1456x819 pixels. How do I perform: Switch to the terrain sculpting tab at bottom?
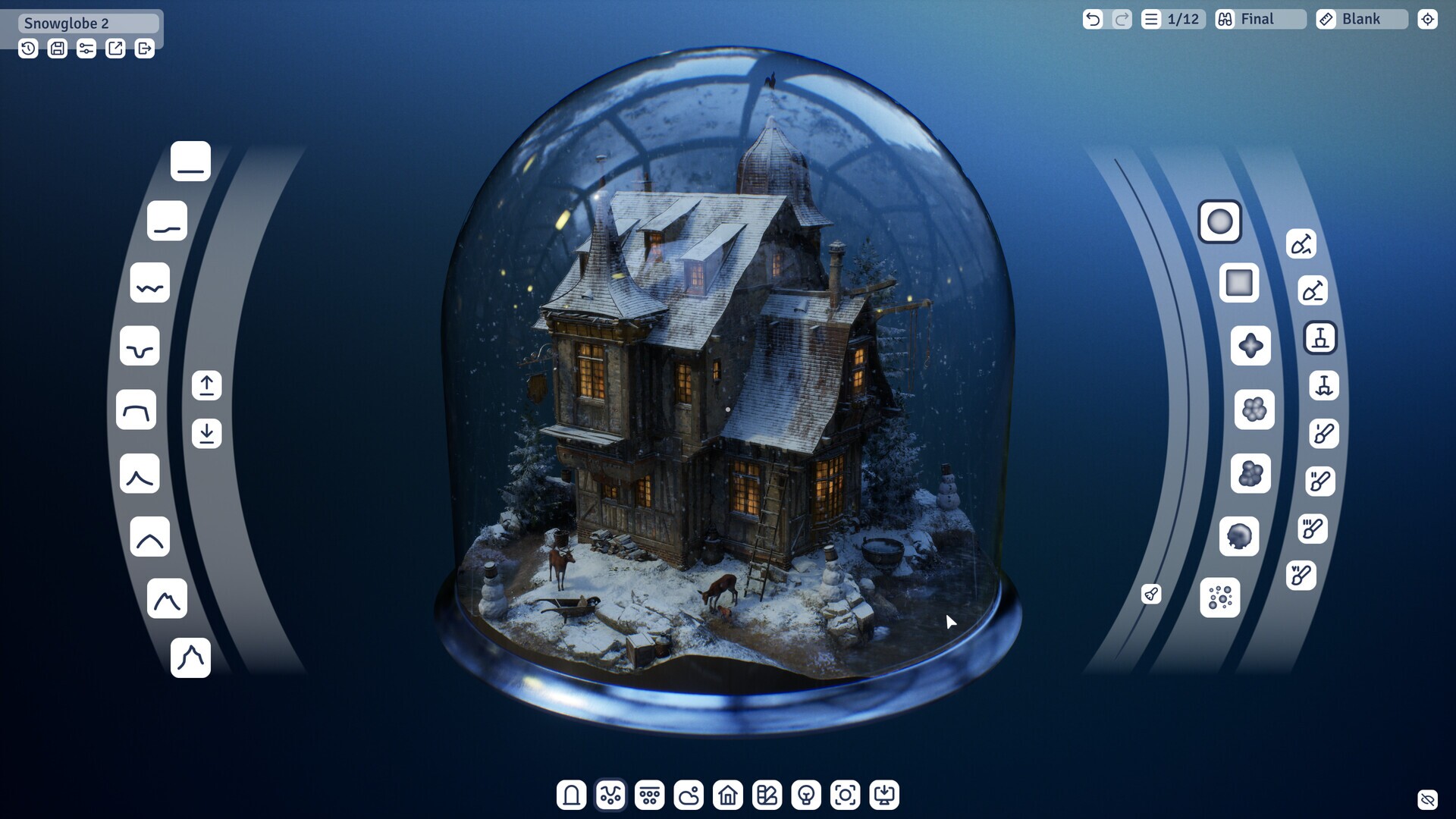(x=612, y=795)
